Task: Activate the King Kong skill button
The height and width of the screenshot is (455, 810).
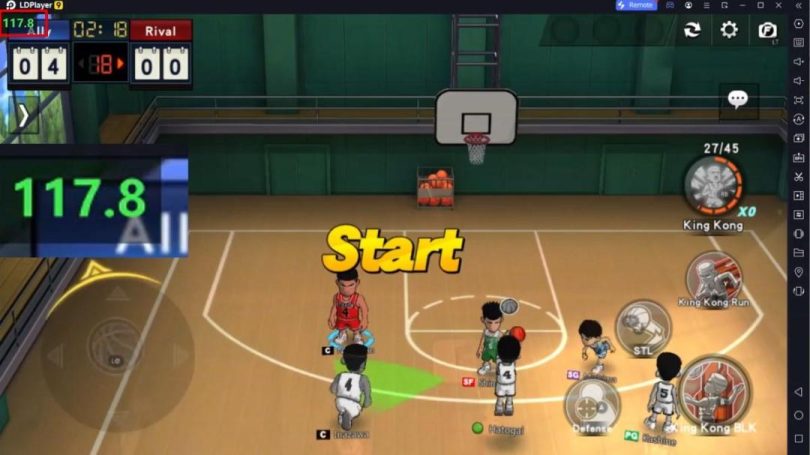Action: (713, 186)
